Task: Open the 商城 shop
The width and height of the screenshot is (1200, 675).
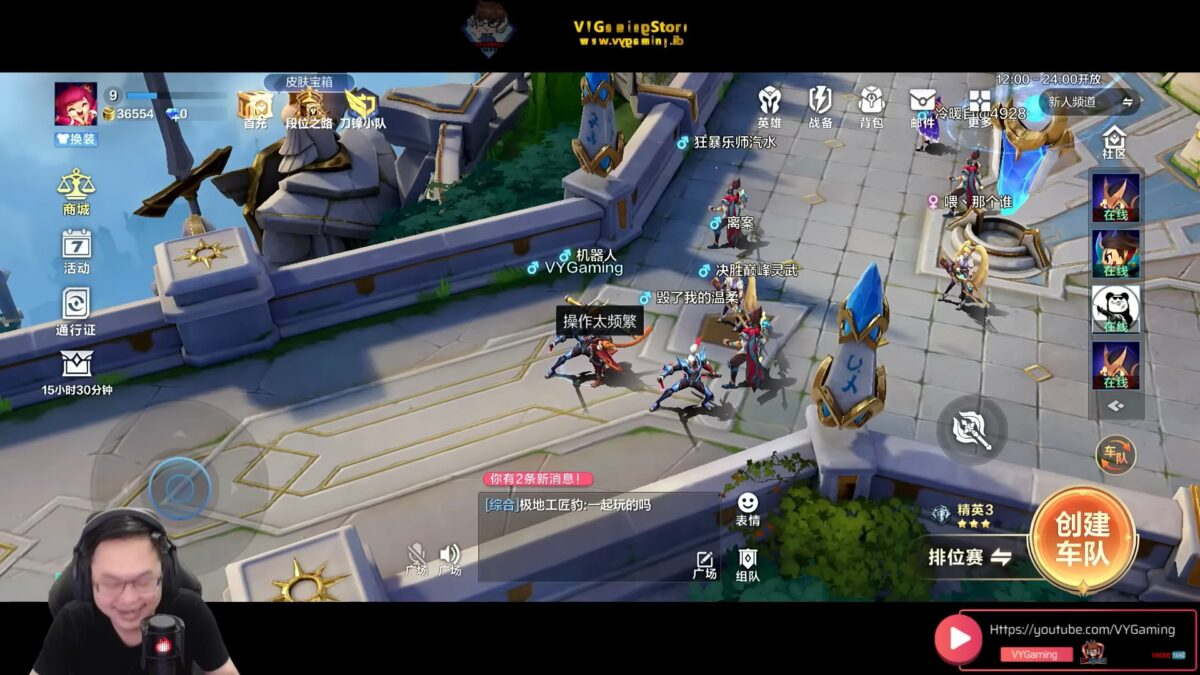Action: 76,191
